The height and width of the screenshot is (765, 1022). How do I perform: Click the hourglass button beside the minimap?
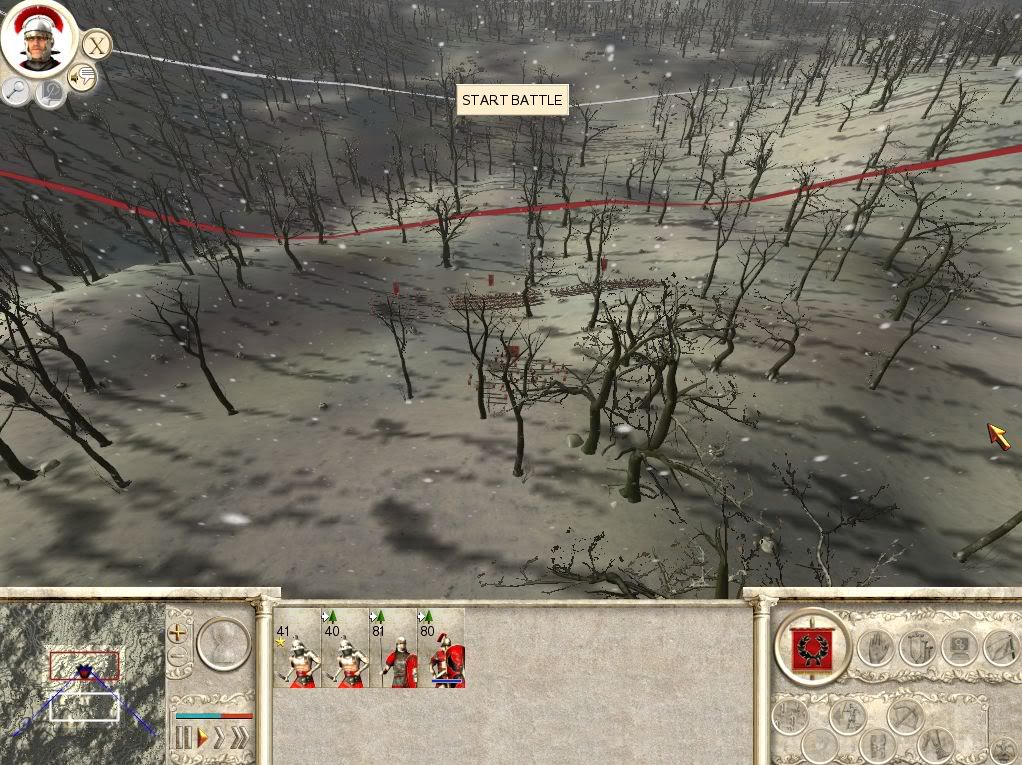point(222,643)
